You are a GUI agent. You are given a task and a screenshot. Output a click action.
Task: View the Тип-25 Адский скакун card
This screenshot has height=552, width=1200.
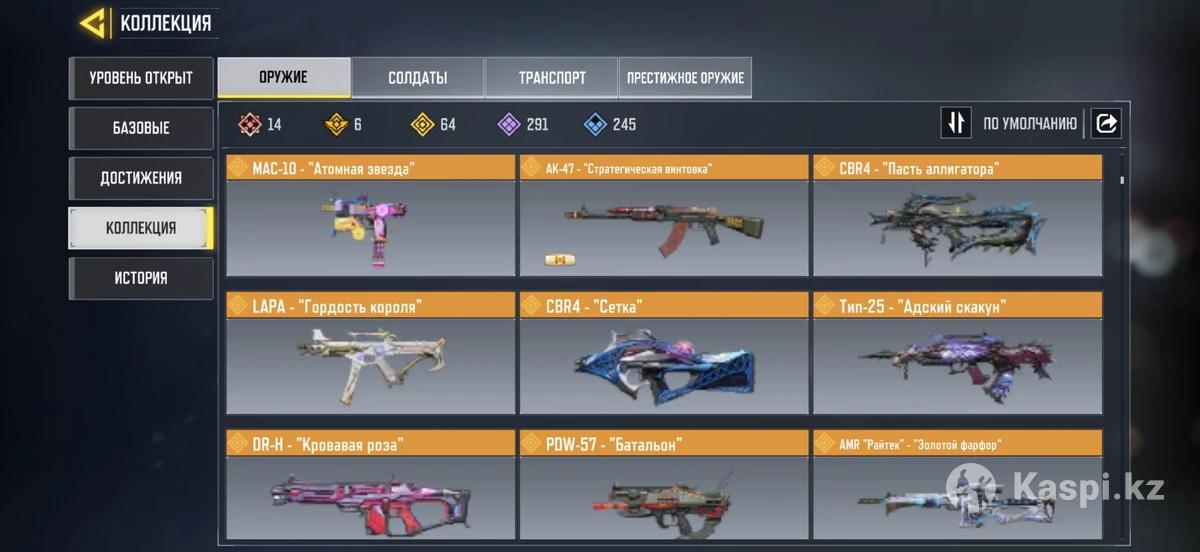click(x=957, y=365)
